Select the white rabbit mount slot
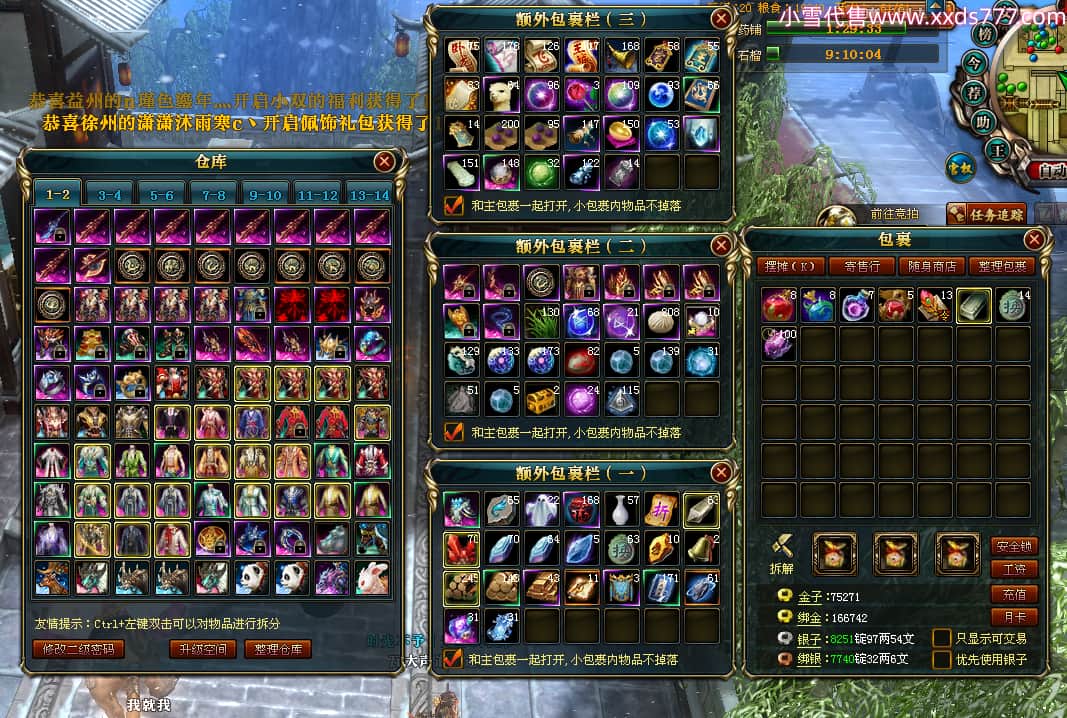1067x718 pixels. point(371,577)
